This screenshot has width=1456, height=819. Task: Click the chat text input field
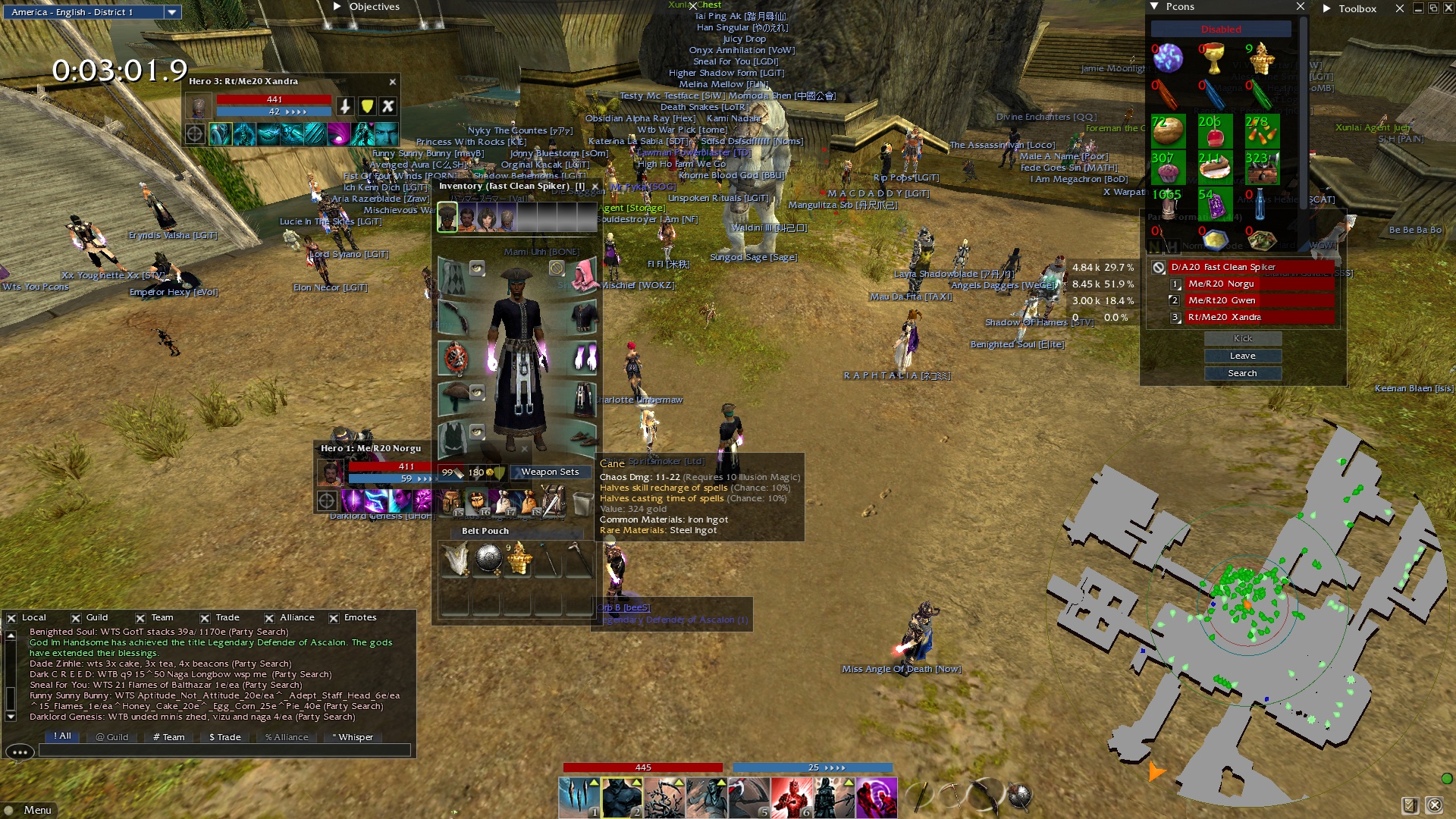click(x=224, y=750)
